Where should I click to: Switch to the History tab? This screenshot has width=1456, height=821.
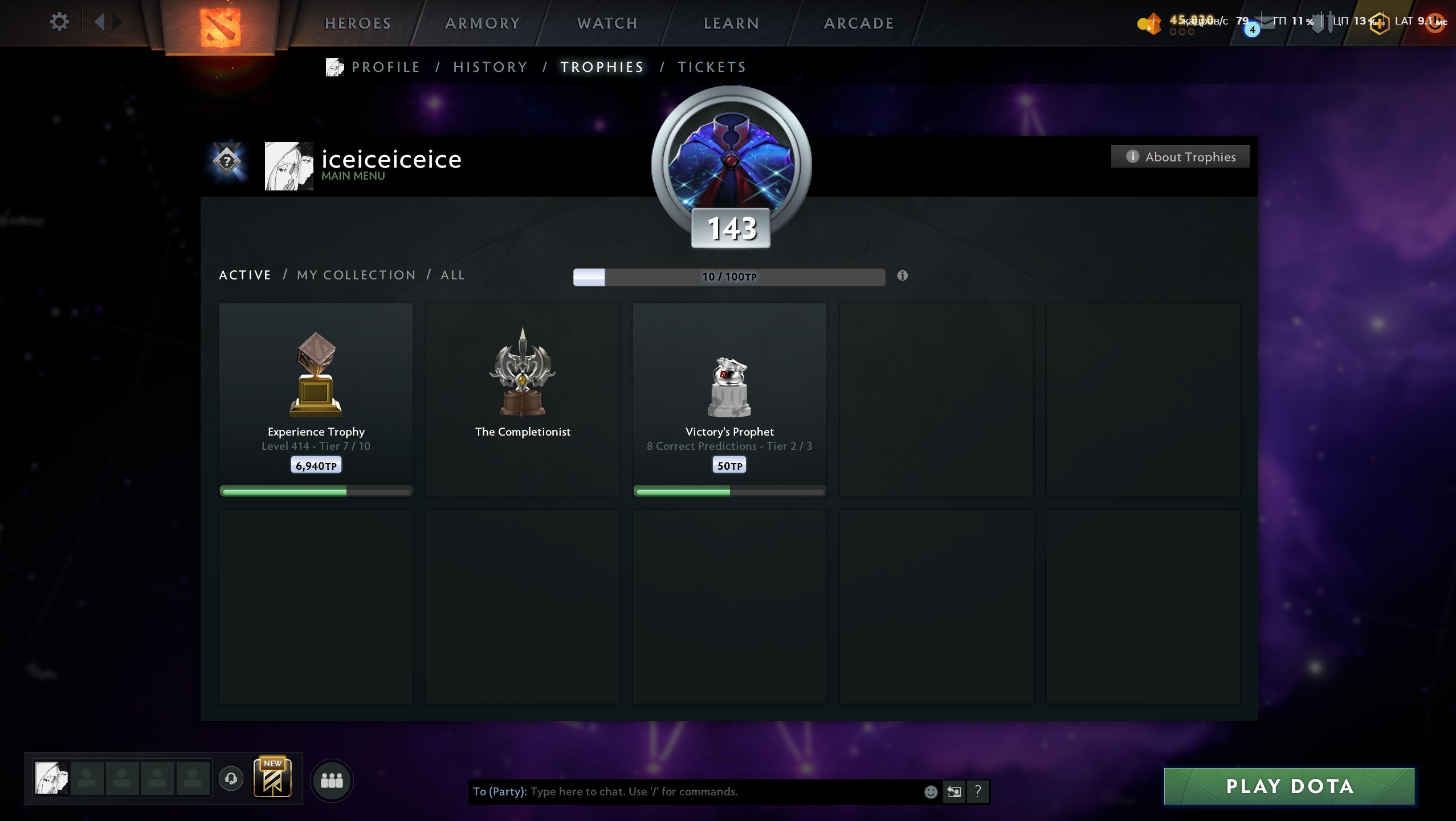490,67
